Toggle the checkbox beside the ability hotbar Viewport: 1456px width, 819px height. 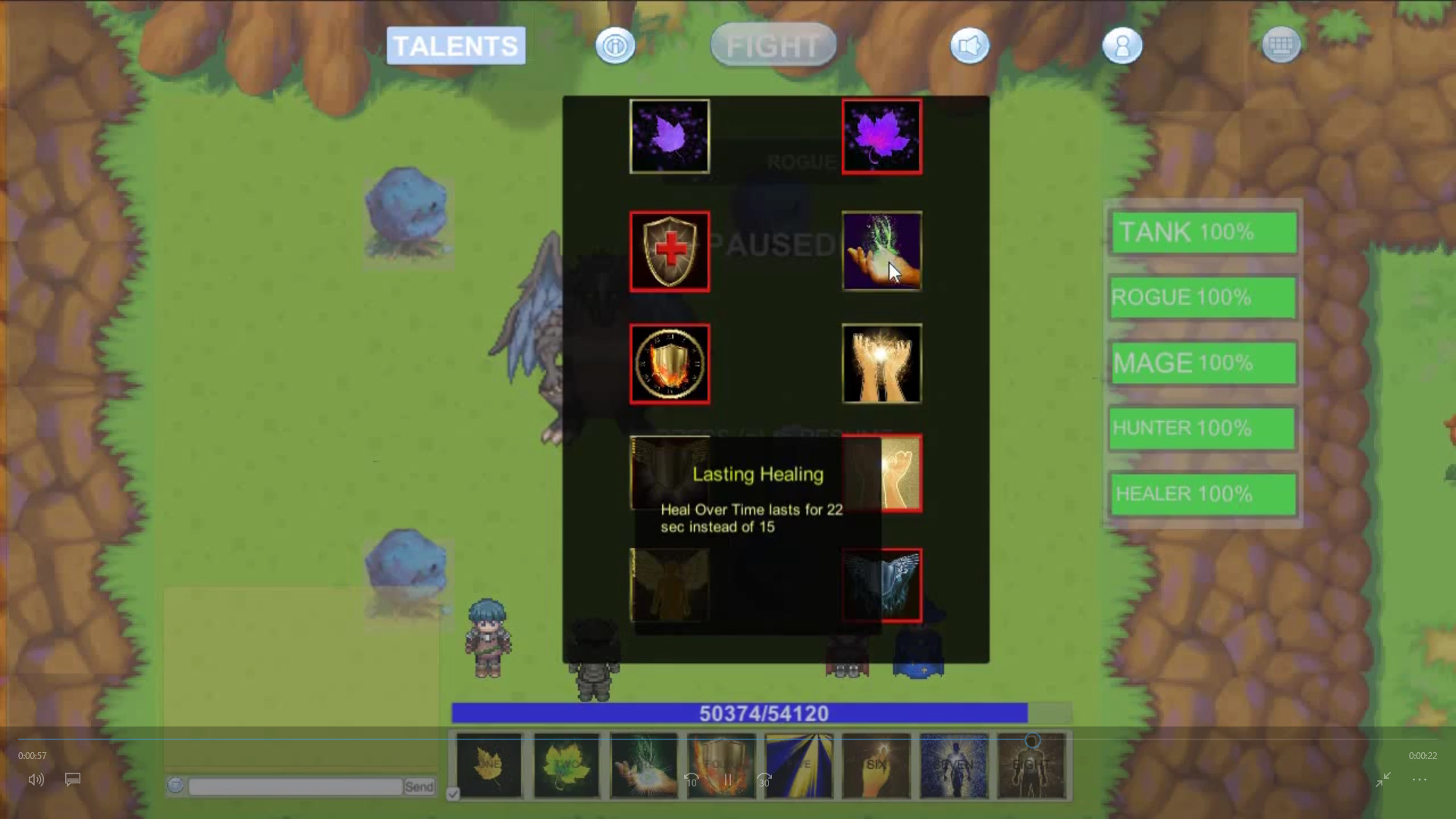pyautogui.click(x=453, y=793)
